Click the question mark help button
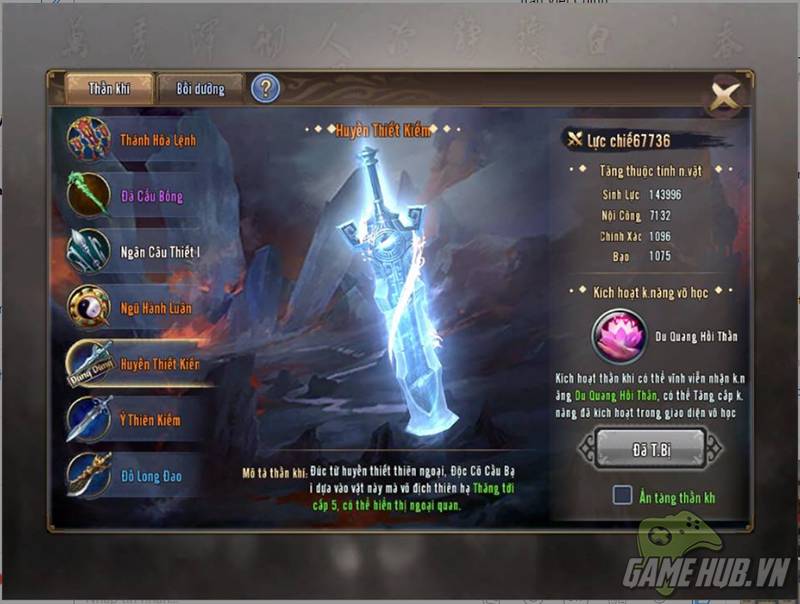The width and height of the screenshot is (800, 604). [x=265, y=88]
